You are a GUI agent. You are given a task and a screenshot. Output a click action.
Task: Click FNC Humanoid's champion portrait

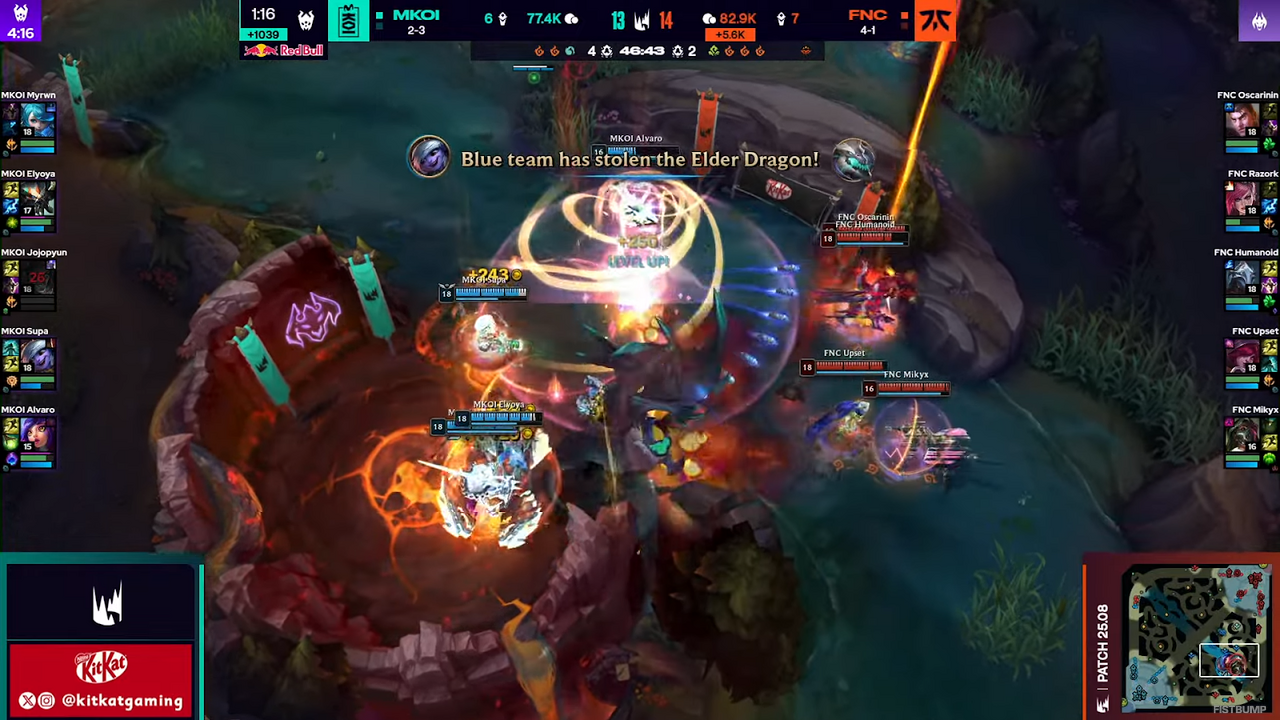[1242, 276]
